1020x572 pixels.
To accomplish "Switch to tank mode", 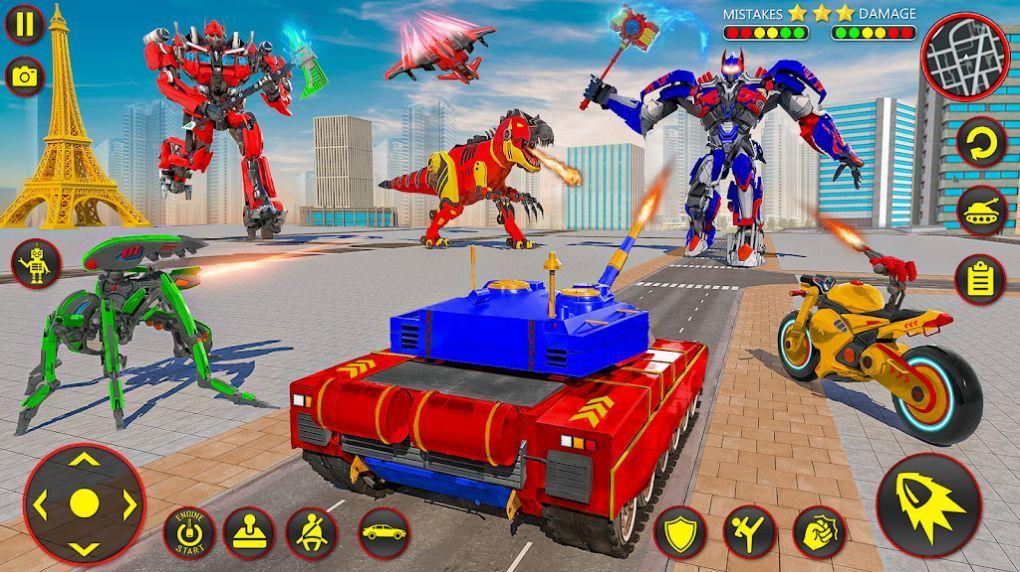I will pos(980,210).
